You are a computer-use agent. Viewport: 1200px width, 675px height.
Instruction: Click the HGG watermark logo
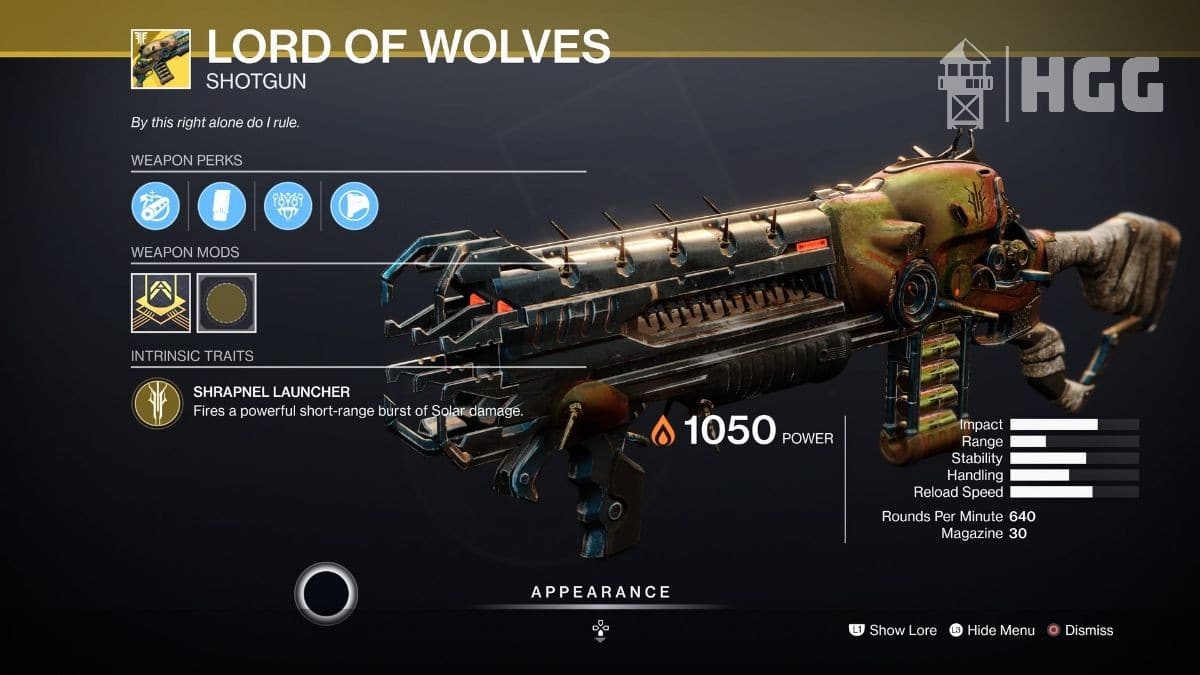1050,84
